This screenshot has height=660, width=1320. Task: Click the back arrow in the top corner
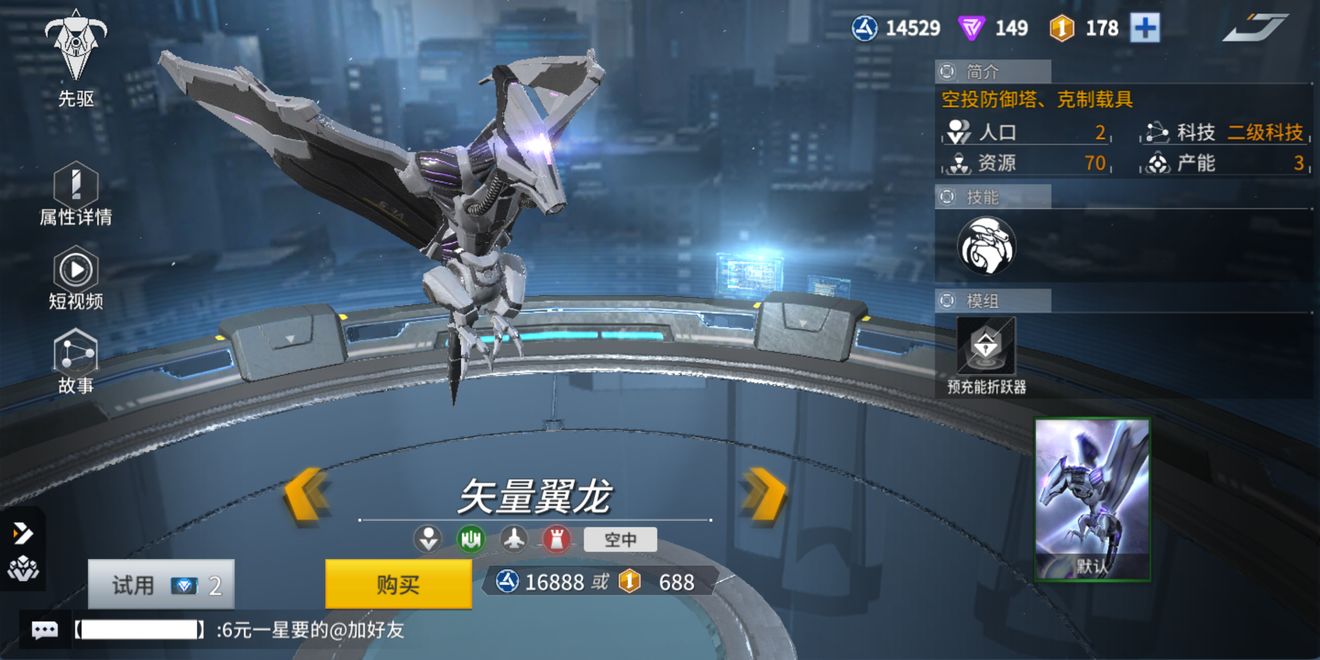coord(1254,28)
